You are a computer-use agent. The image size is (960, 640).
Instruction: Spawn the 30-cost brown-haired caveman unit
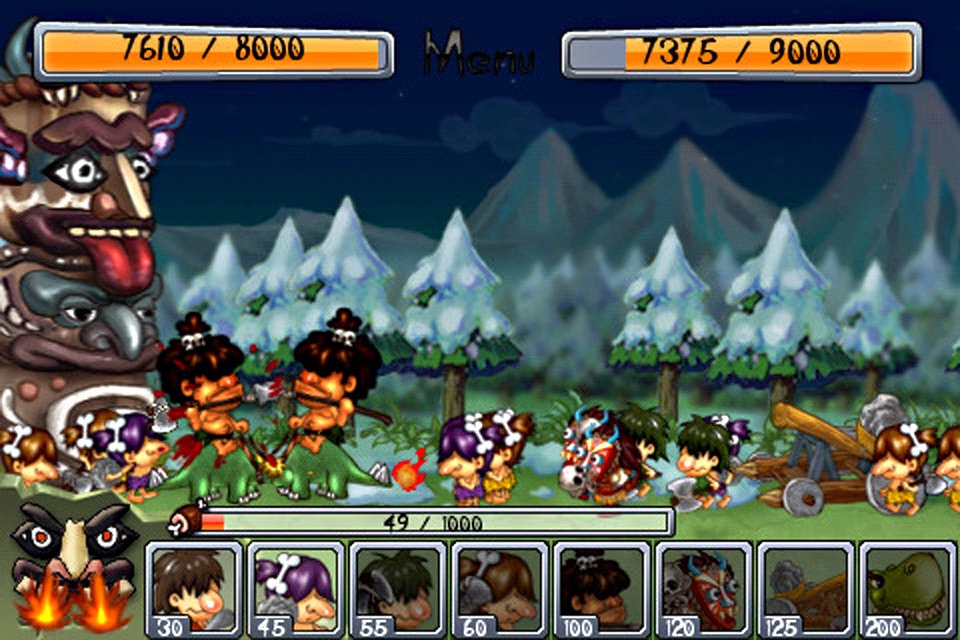[195, 590]
